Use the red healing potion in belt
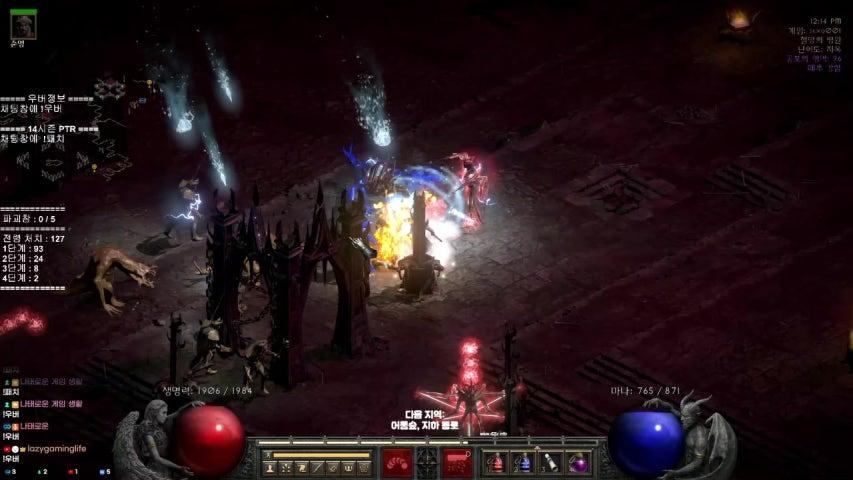853x480 pixels. click(496, 463)
